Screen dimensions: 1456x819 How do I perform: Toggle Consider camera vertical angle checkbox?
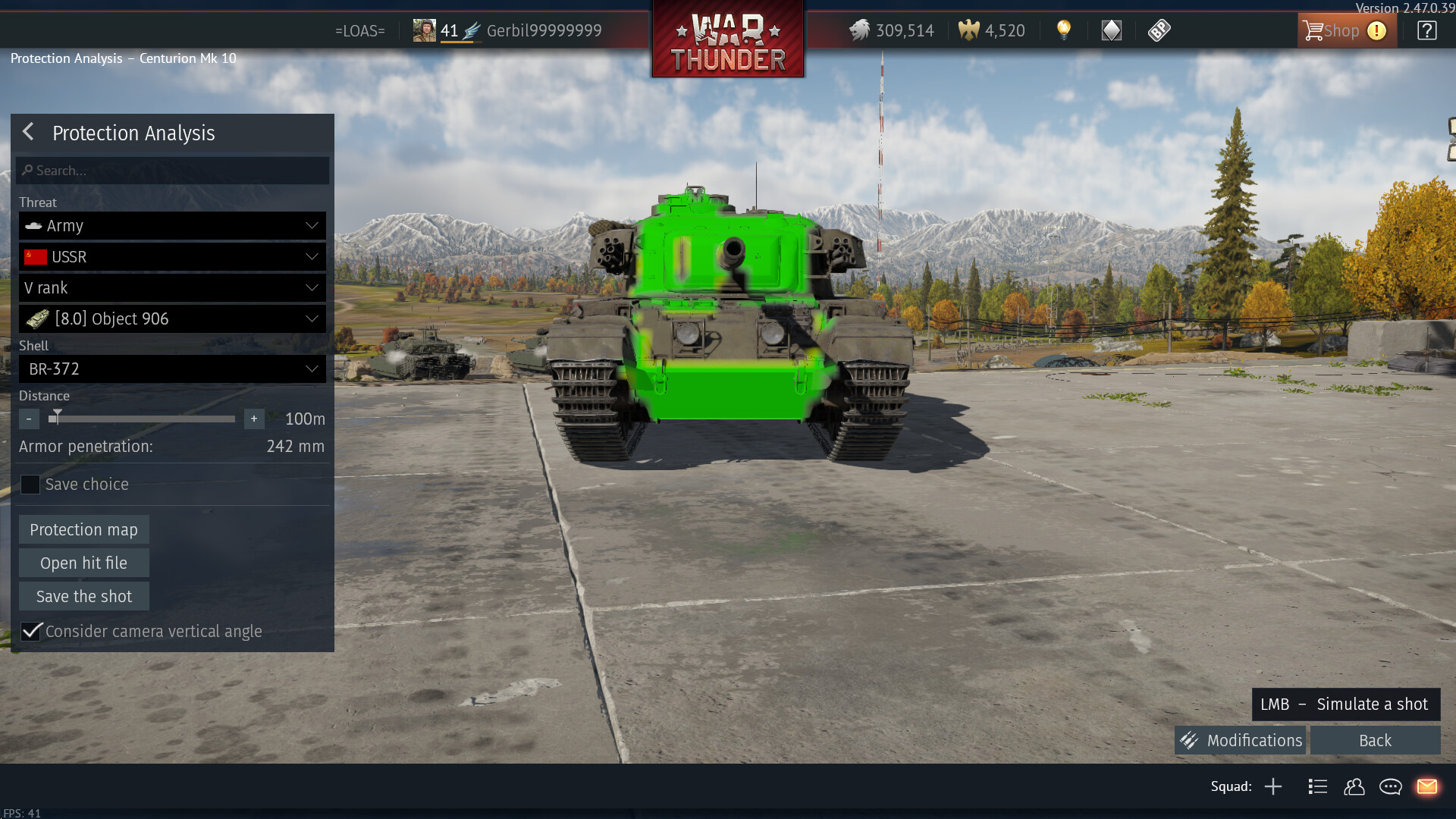(x=31, y=631)
